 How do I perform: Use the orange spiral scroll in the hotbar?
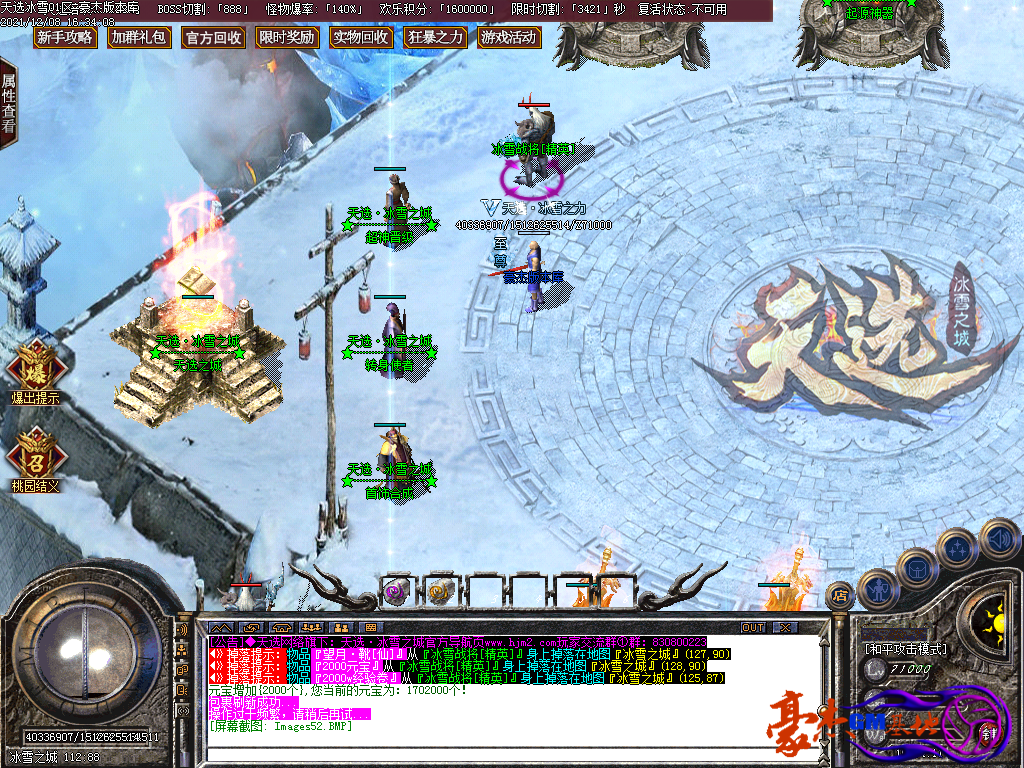click(440, 592)
